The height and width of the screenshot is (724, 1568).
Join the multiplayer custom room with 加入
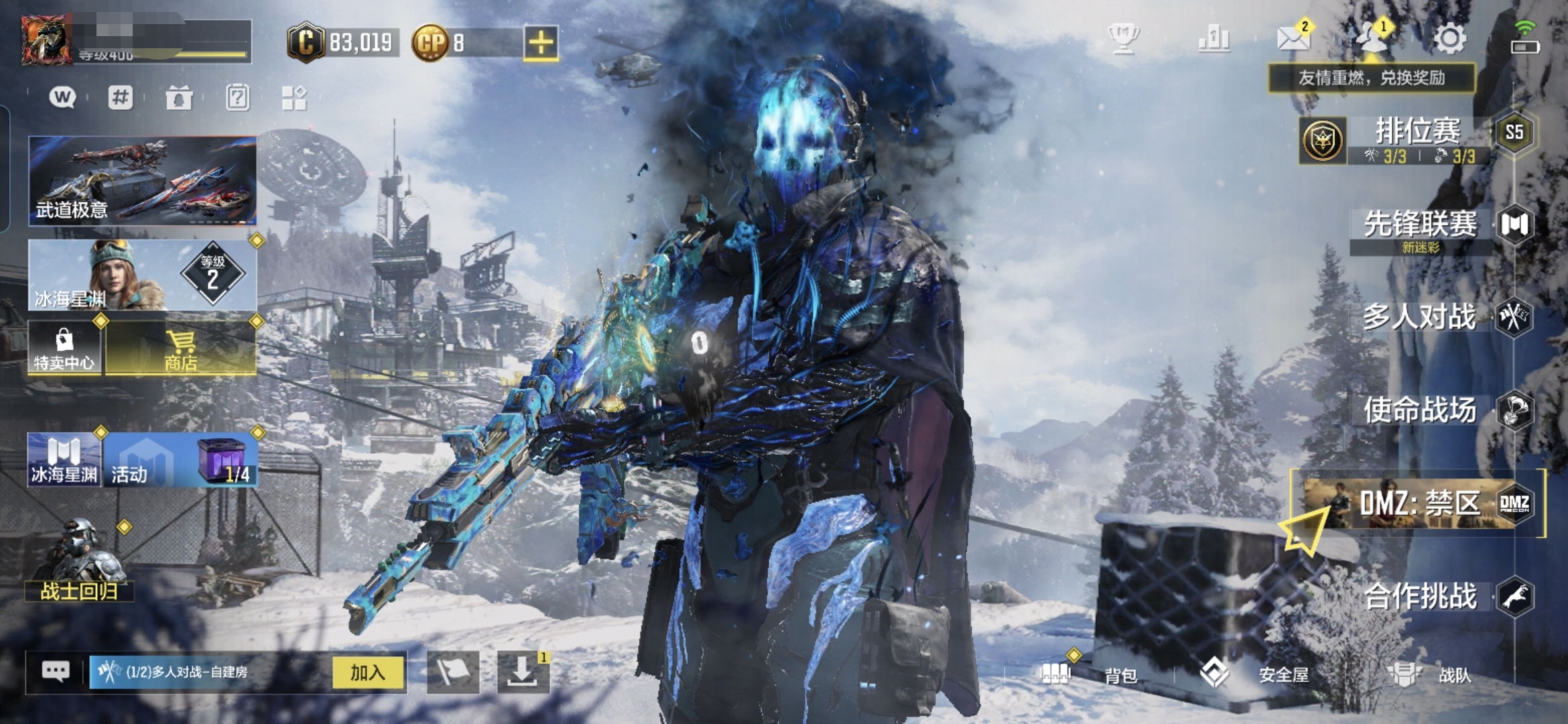[368, 672]
